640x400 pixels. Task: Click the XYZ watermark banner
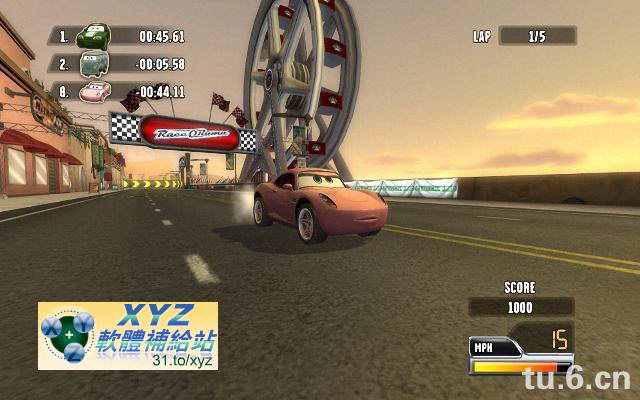click(x=127, y=335)
